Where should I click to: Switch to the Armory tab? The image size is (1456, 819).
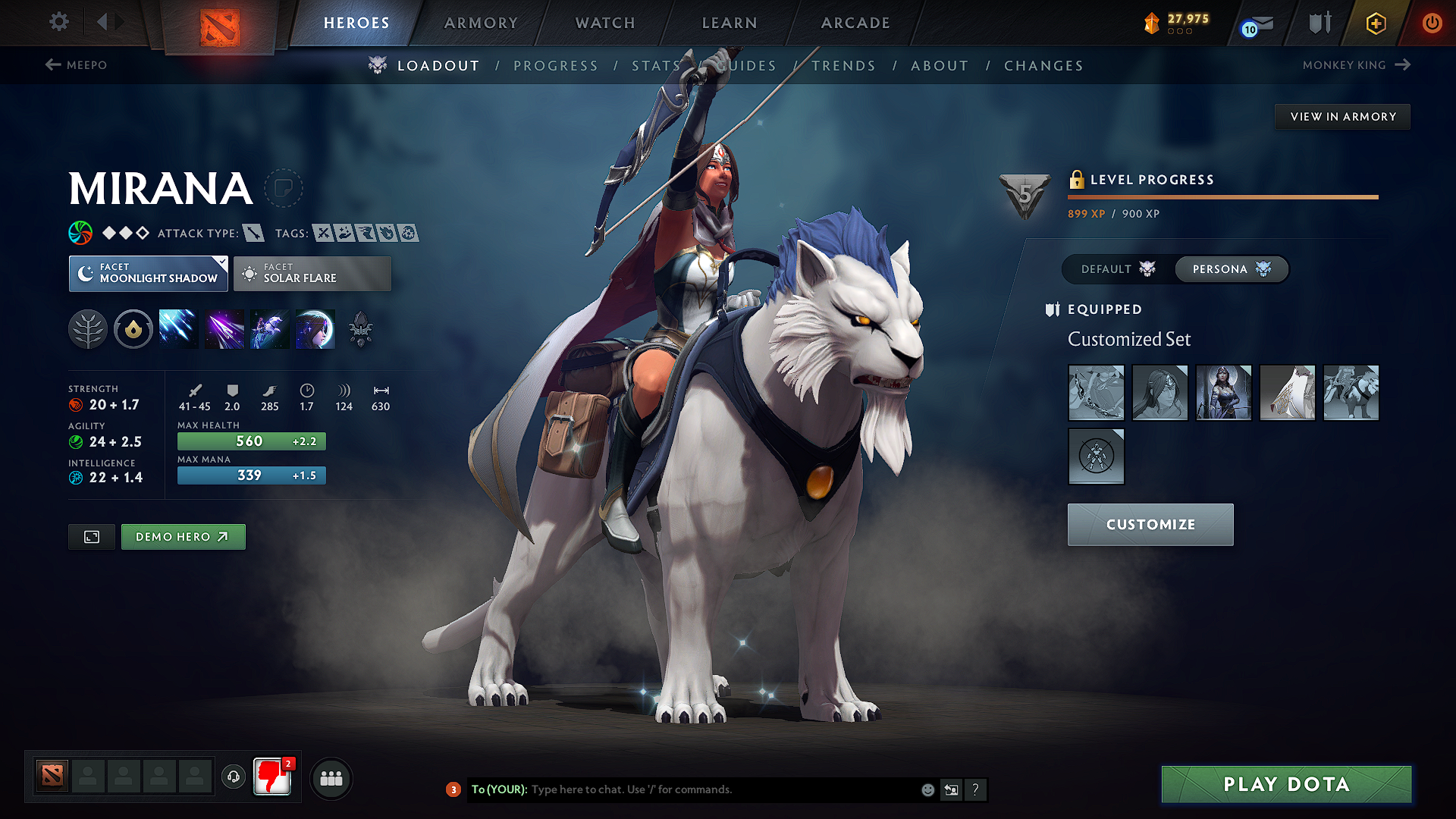tap(481, 23)
